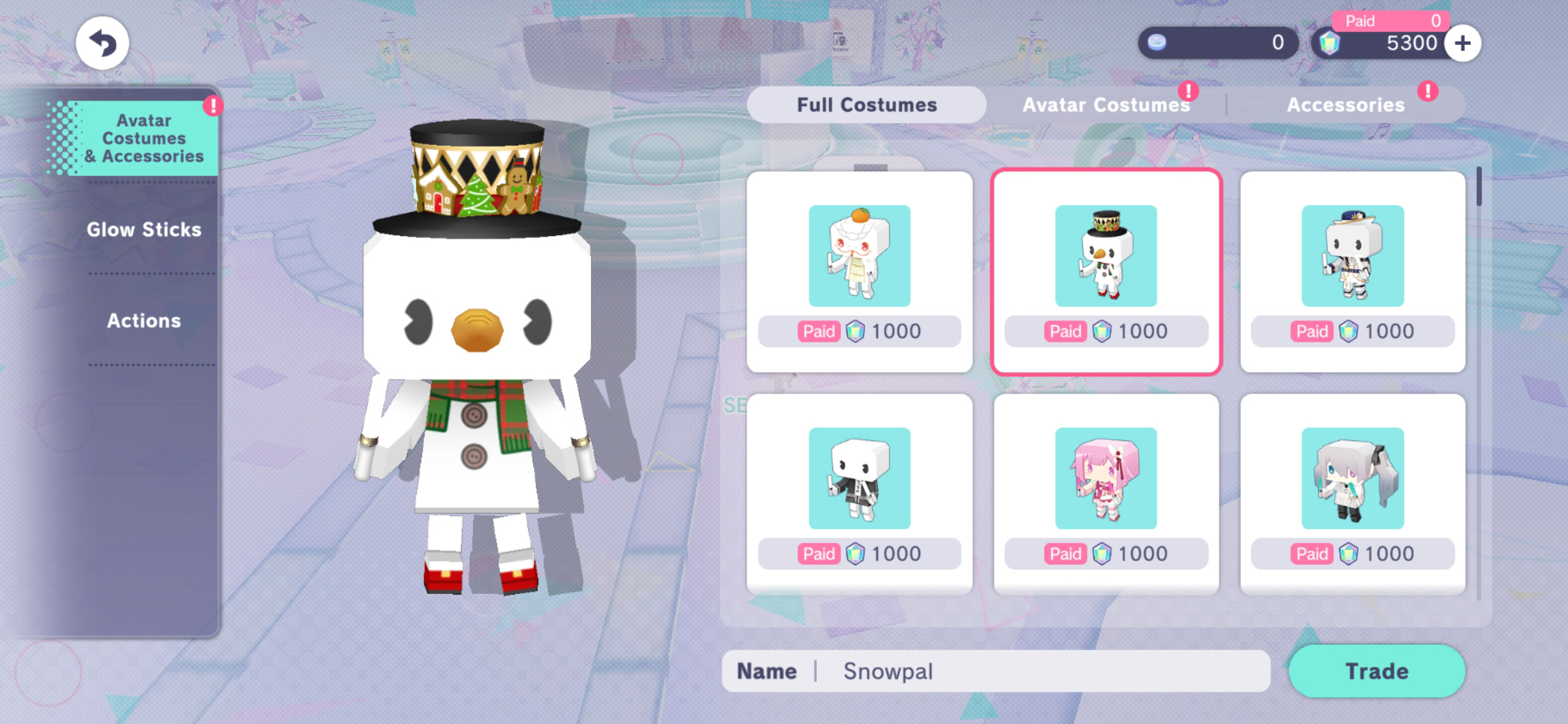This screenshot has width=1568, height=724.
Task: Switch to the Avatar Costumes tab
Action: (x=1106, y=105)
